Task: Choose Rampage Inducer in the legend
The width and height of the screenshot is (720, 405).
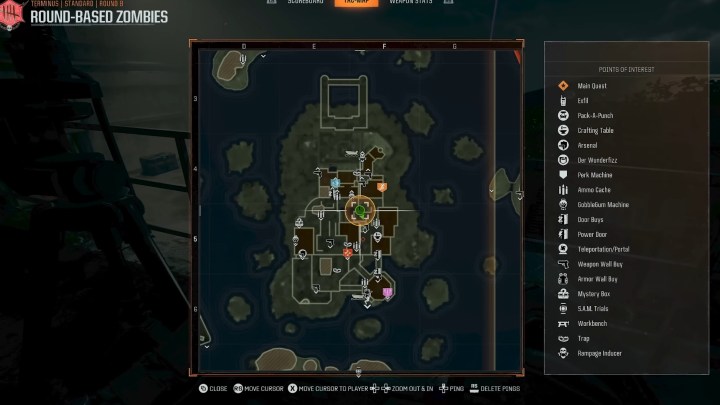Action: [x=598, y=353]
